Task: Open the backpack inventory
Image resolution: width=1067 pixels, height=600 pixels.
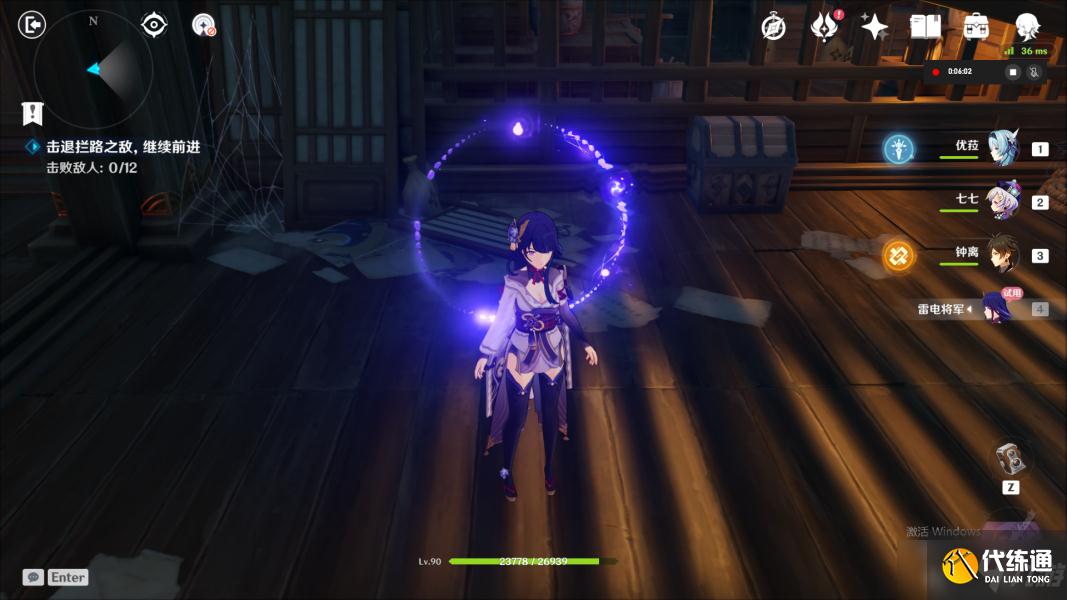Action: click(x=976, y=27)
